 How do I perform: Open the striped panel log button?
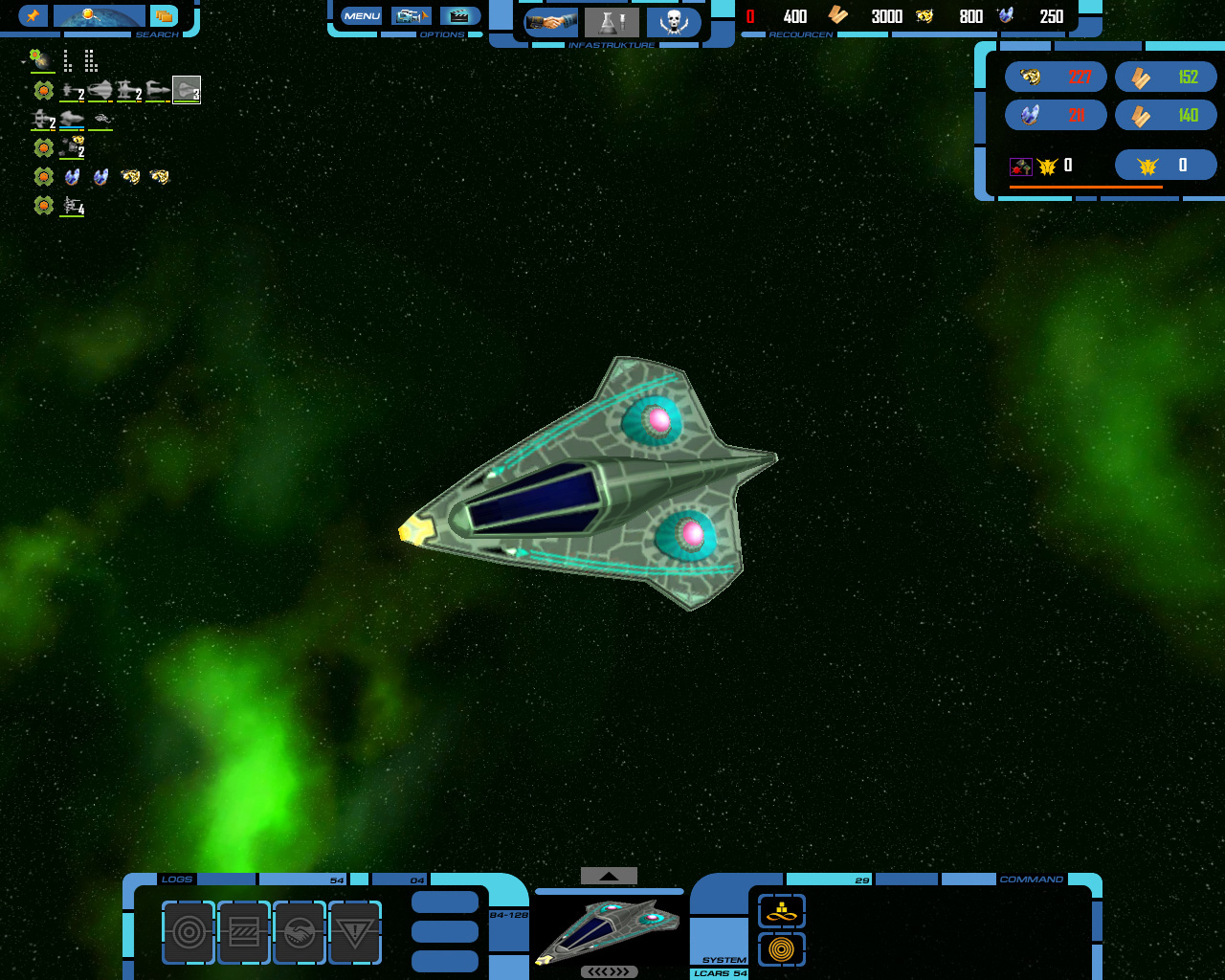pos(244,932)
